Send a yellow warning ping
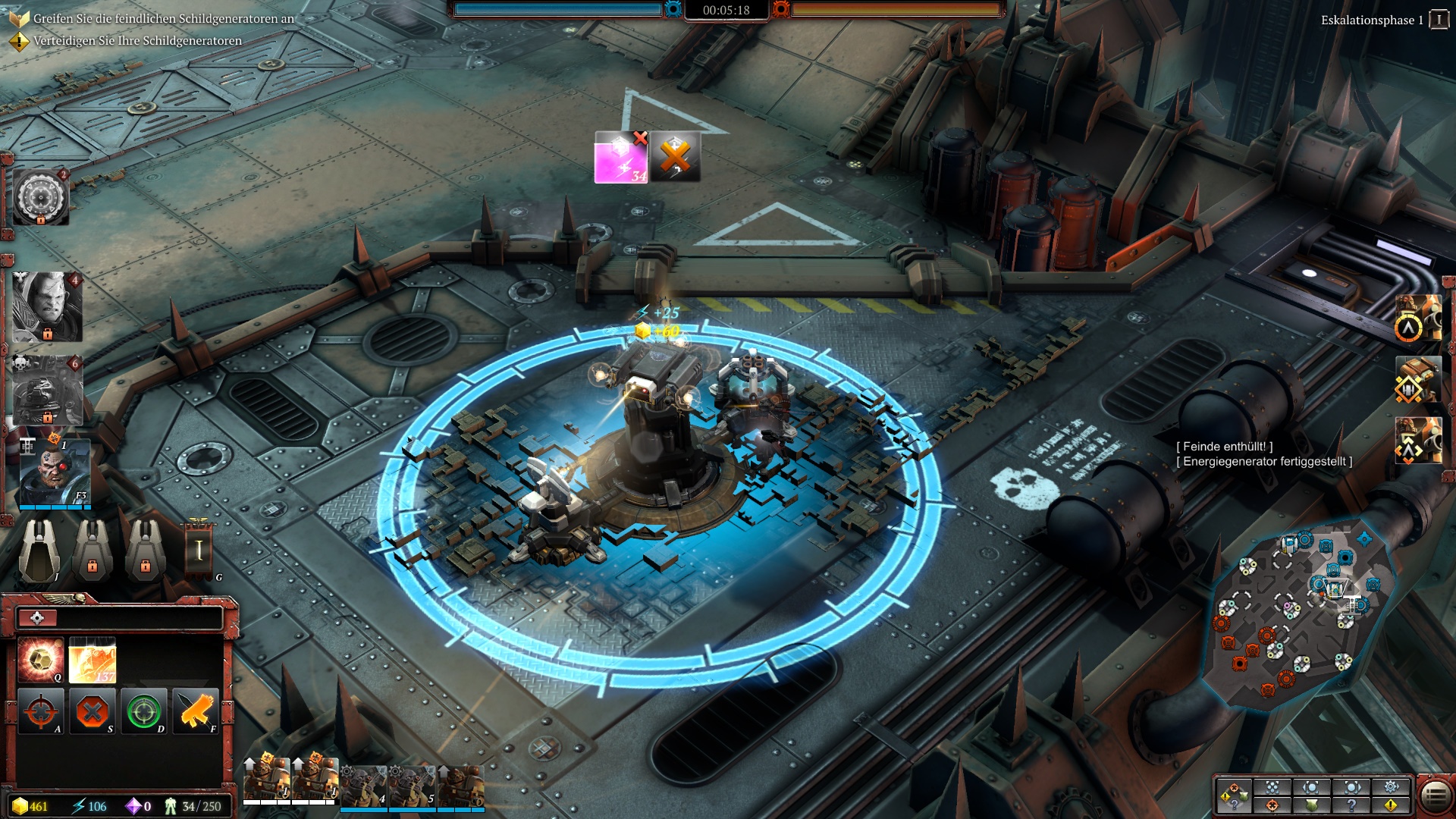Image resolution: width=1456 pixels, height=819 pixels. (x=1391, y=805)
